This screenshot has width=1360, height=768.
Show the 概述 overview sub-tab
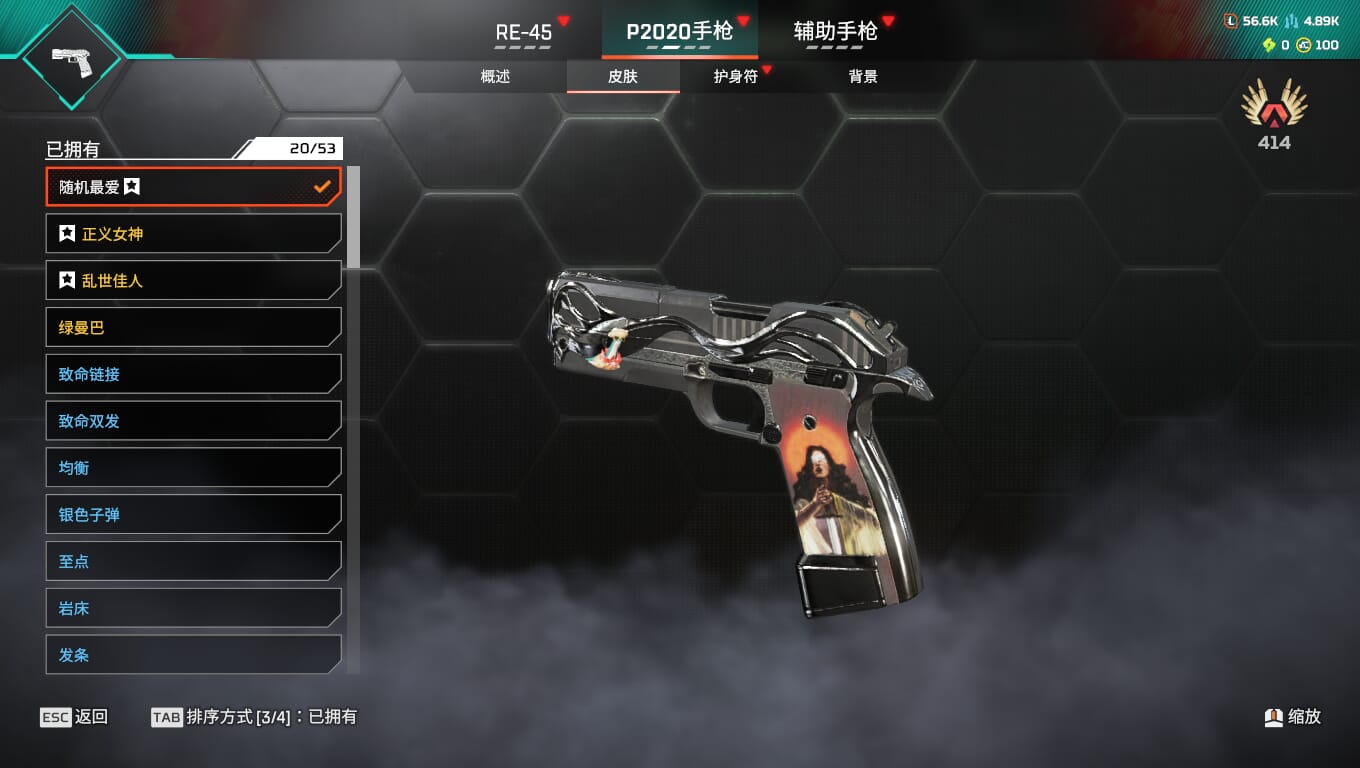pos(496,77)
